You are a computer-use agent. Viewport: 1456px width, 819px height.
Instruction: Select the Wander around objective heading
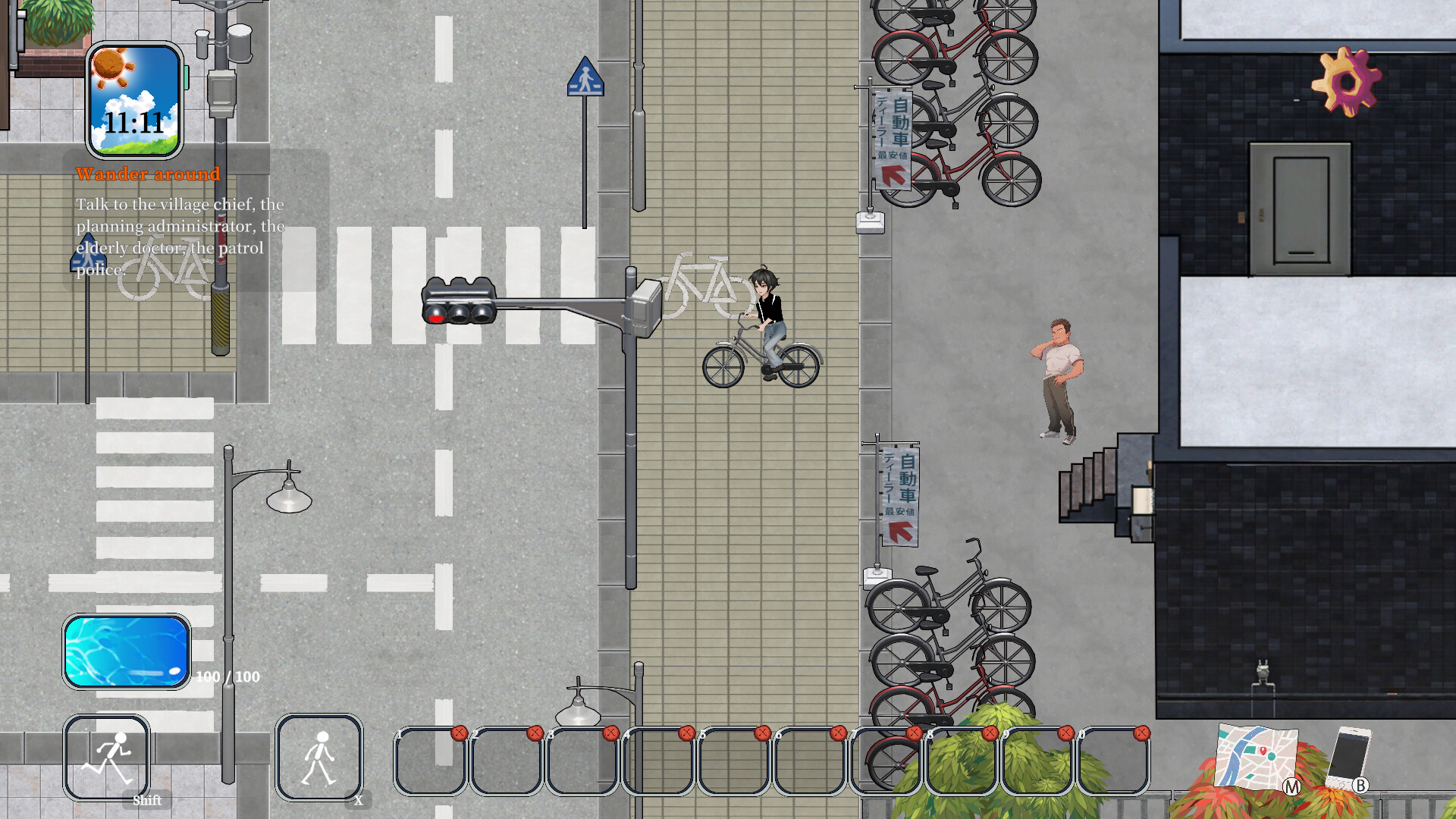coord(148,174)
